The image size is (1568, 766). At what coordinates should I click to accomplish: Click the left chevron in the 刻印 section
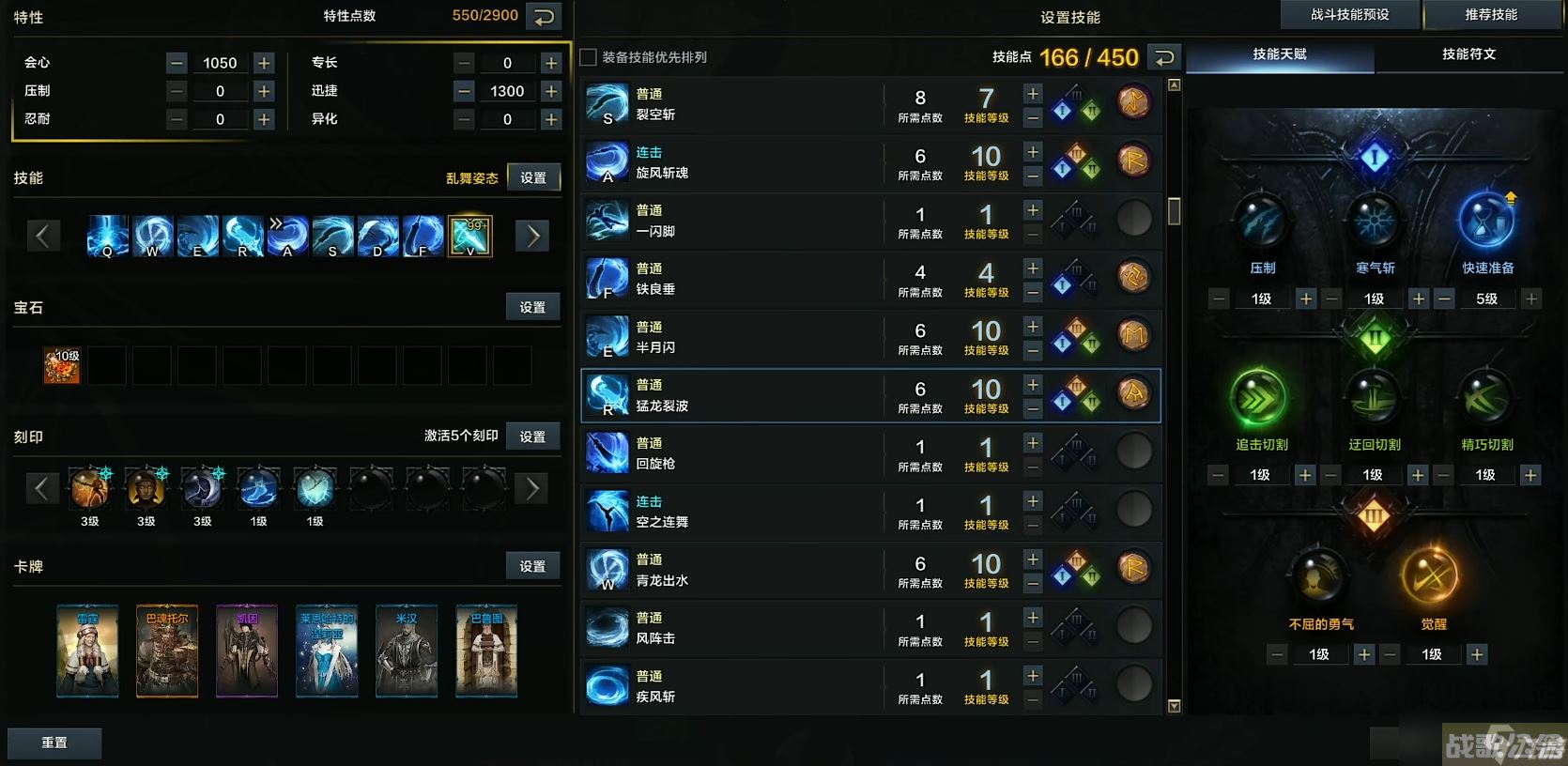[x=42, y=488]
